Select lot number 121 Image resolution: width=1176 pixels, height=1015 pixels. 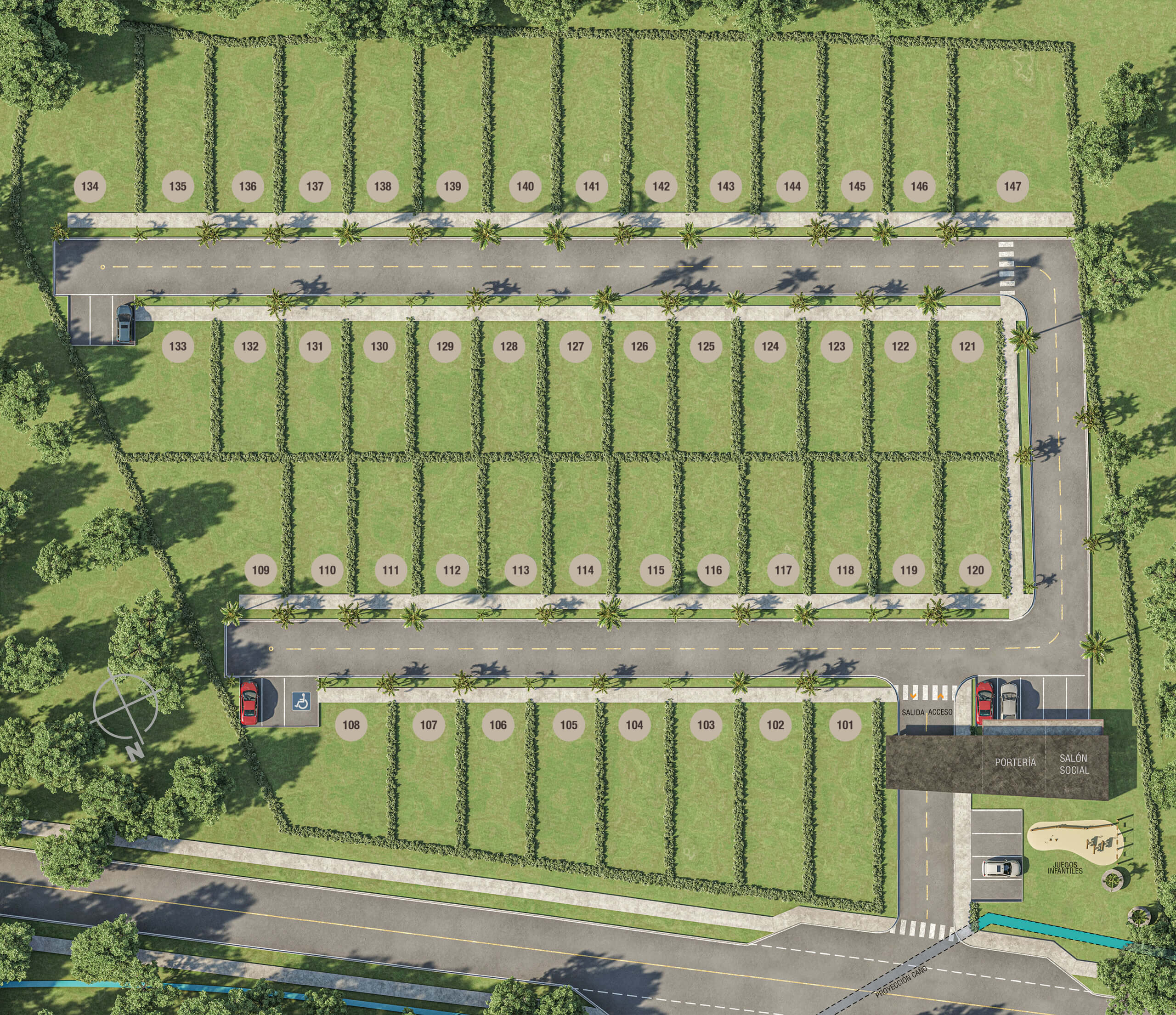[967, 346]
